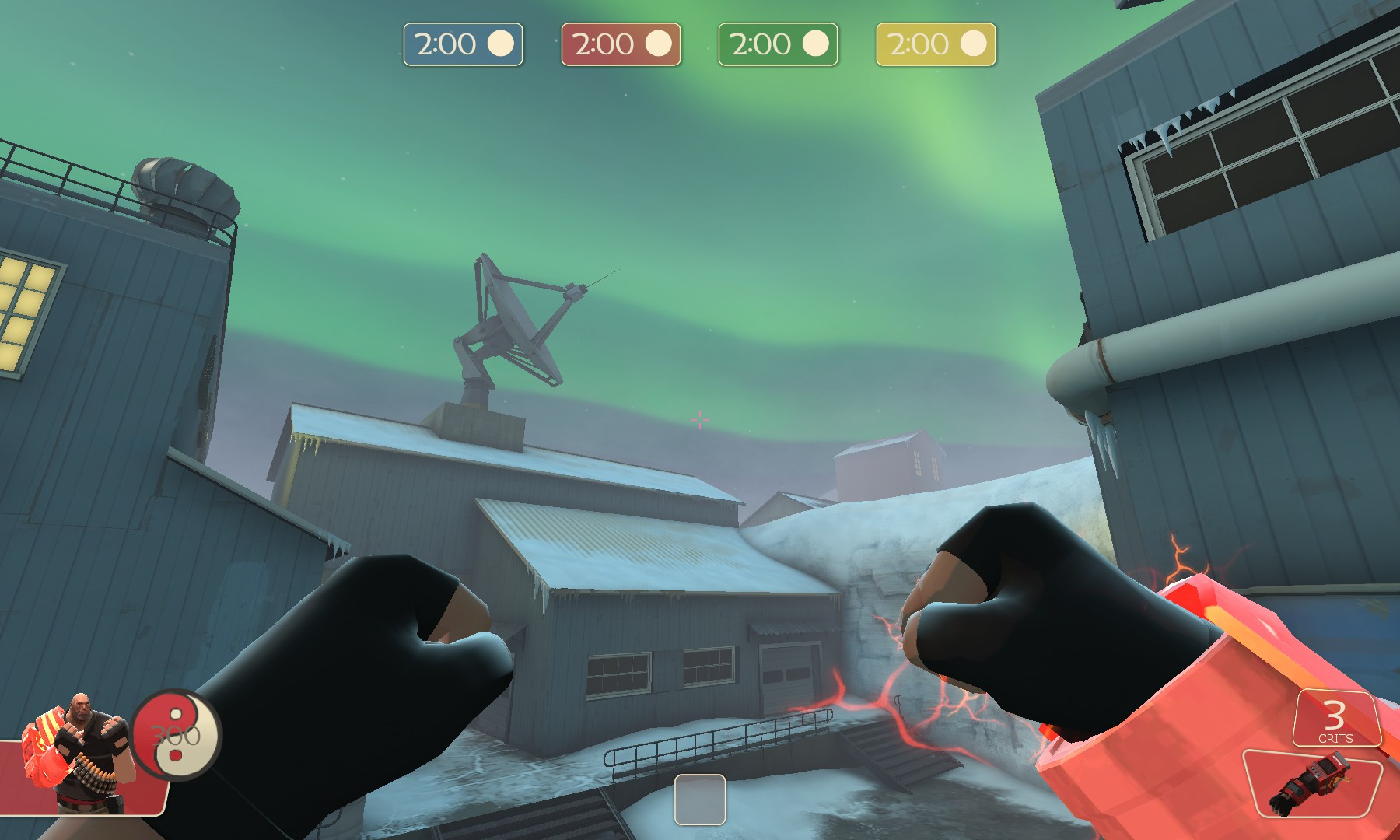Select the red team 2:00 tab
The image size is (1400, 840).
click(x=620, y=44)
